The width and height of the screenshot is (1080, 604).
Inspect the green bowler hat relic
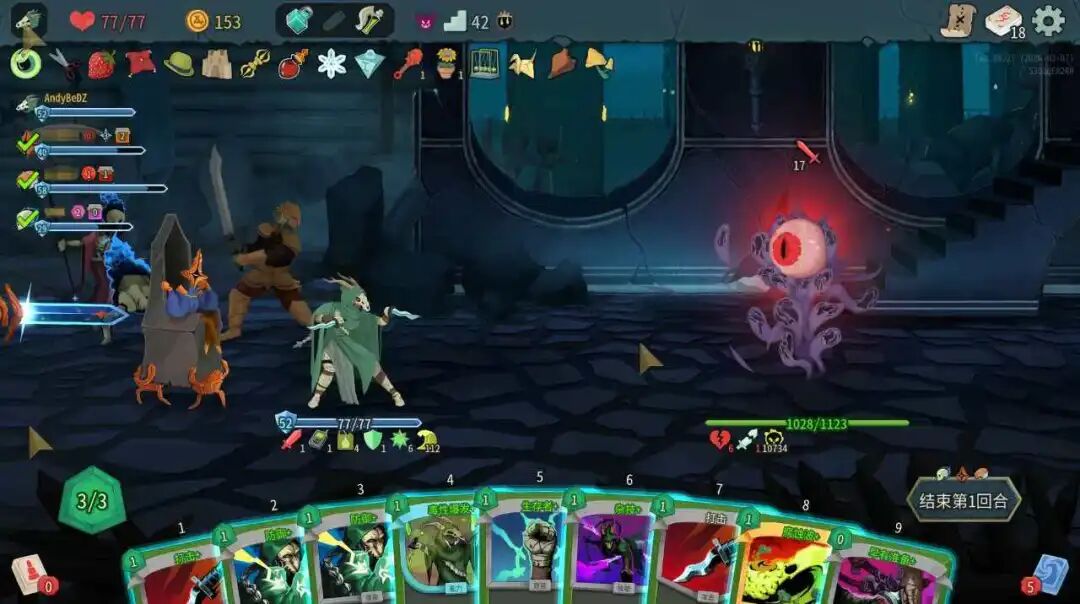click(179, 64)
